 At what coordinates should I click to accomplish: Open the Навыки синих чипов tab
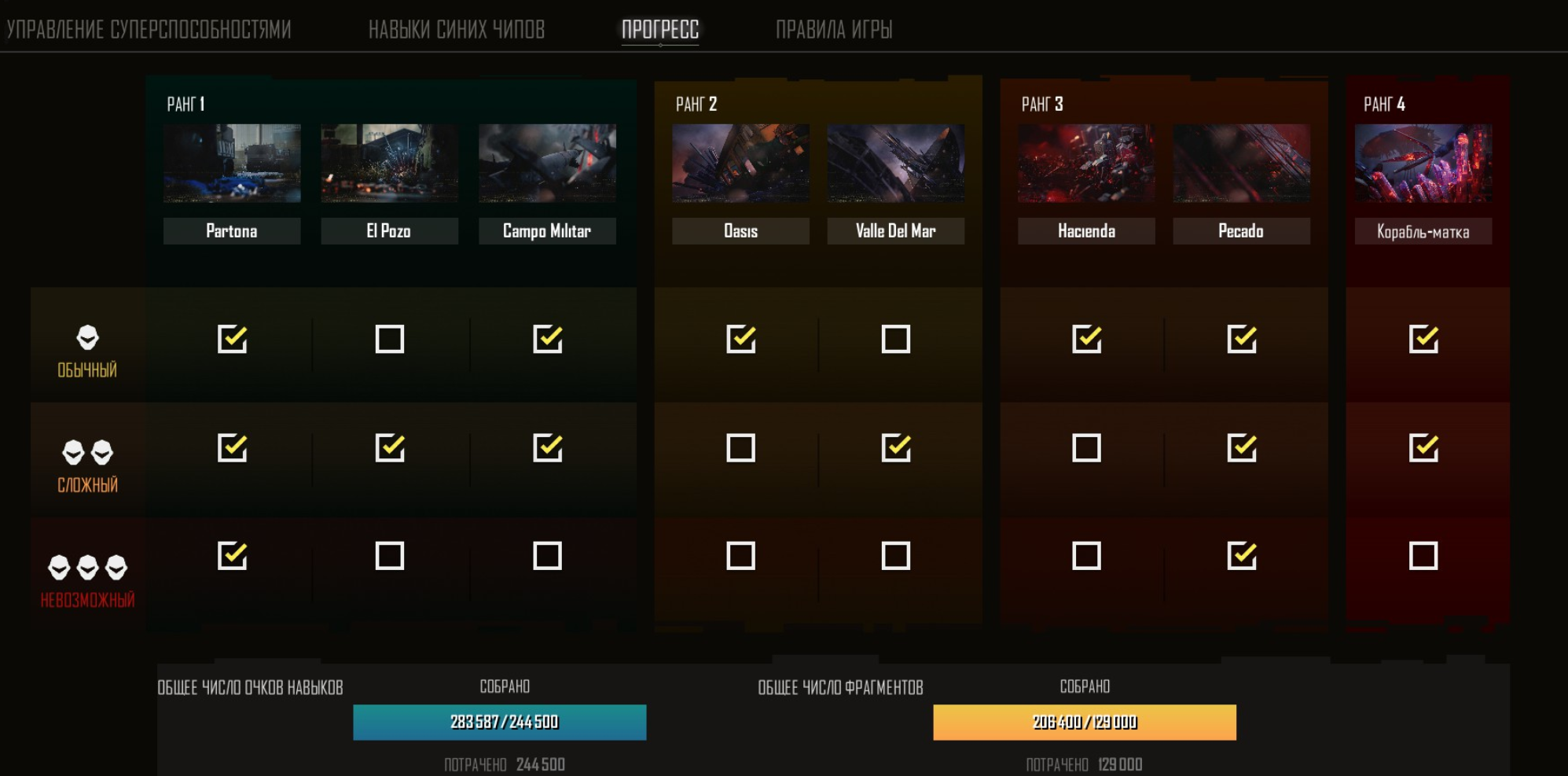pos(457,30)
